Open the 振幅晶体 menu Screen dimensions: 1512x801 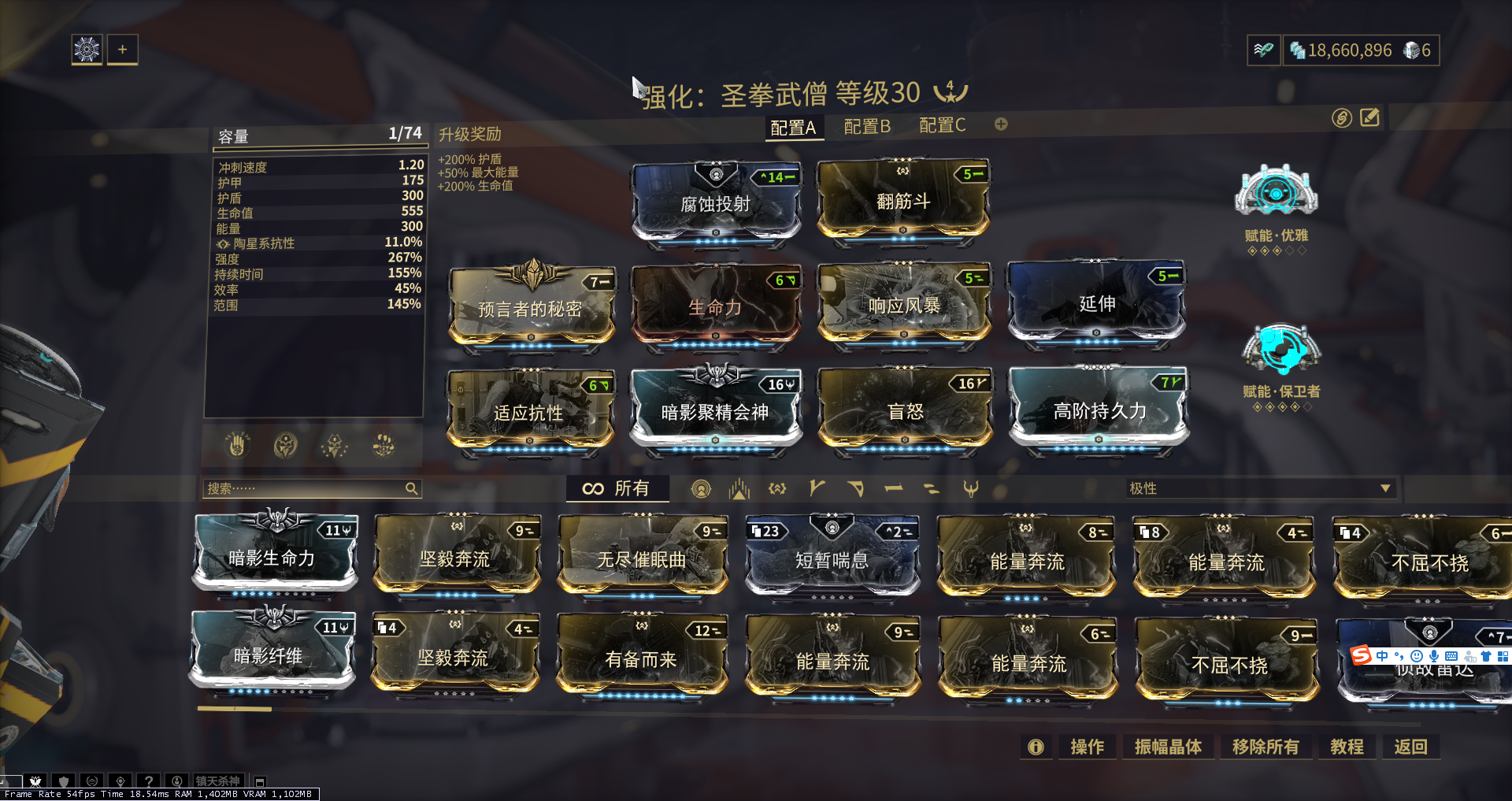pos(1168,747)
